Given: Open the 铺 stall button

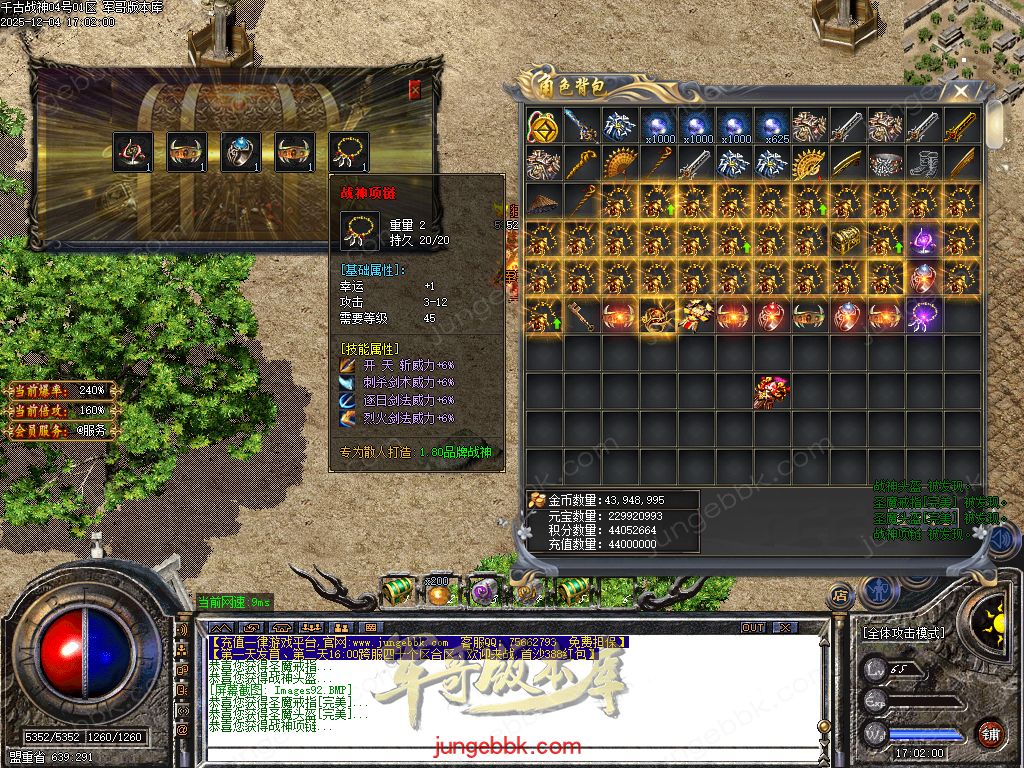Looking at the screenshot, I should [x=990, y=733].
